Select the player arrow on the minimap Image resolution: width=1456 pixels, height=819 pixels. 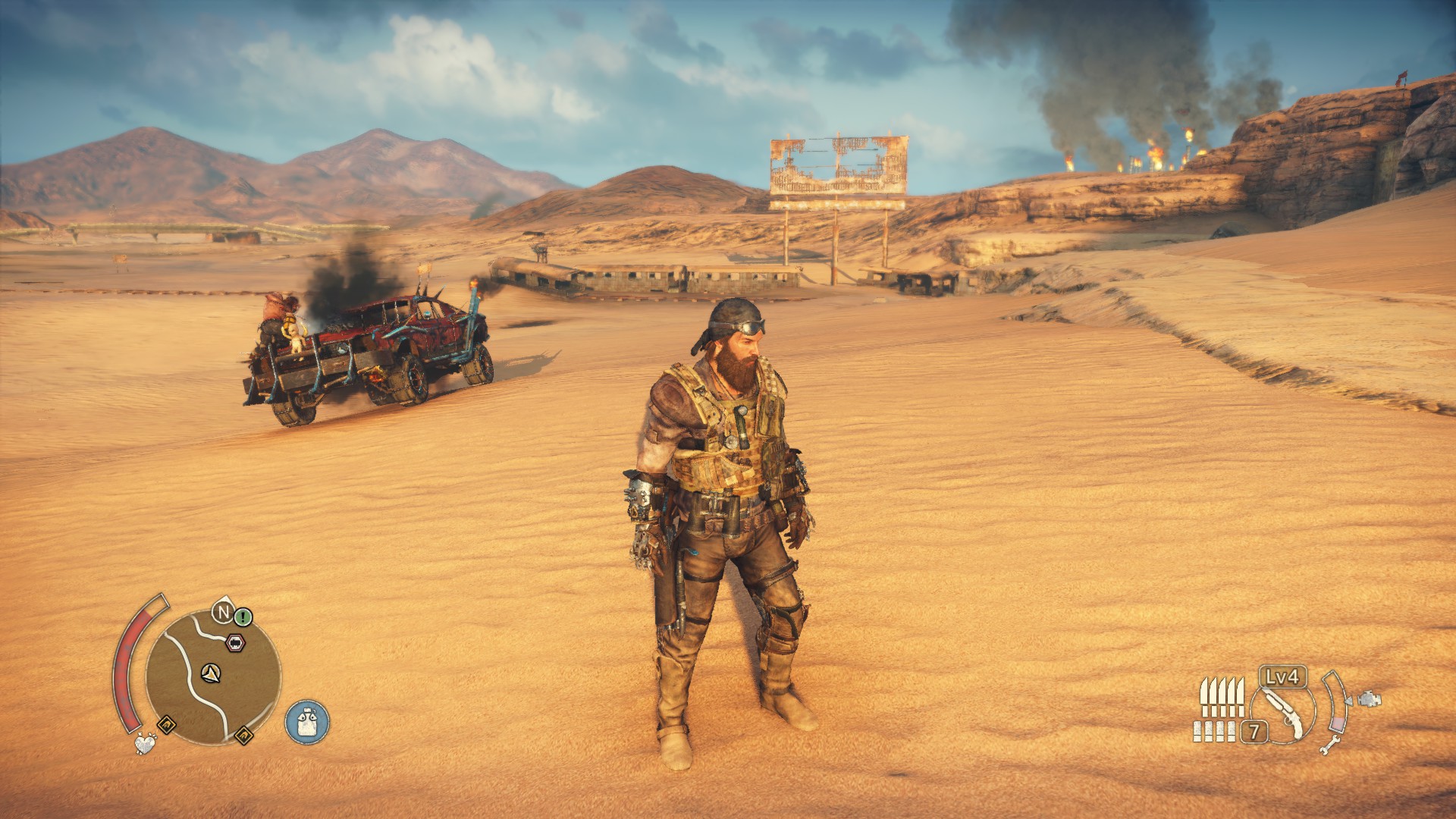tap(211, 672)
